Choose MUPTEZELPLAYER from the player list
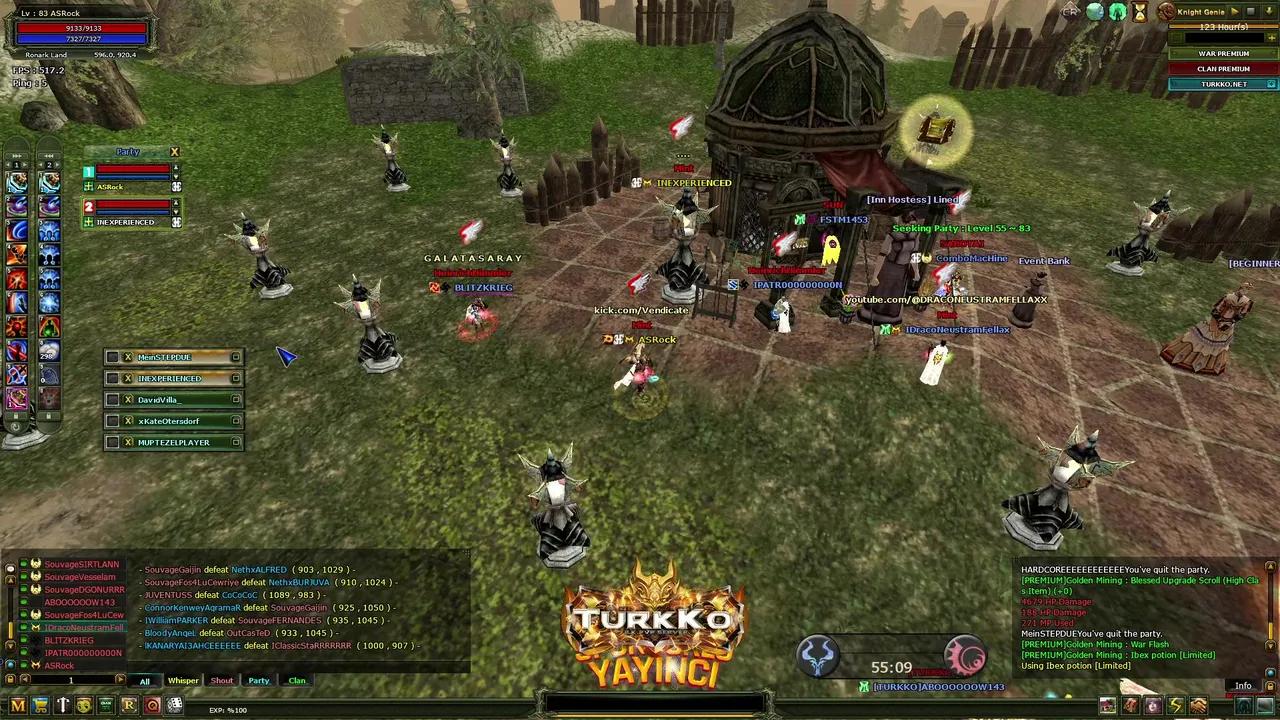The height and width of the screenshot is (720, 1280). [174, 442]
